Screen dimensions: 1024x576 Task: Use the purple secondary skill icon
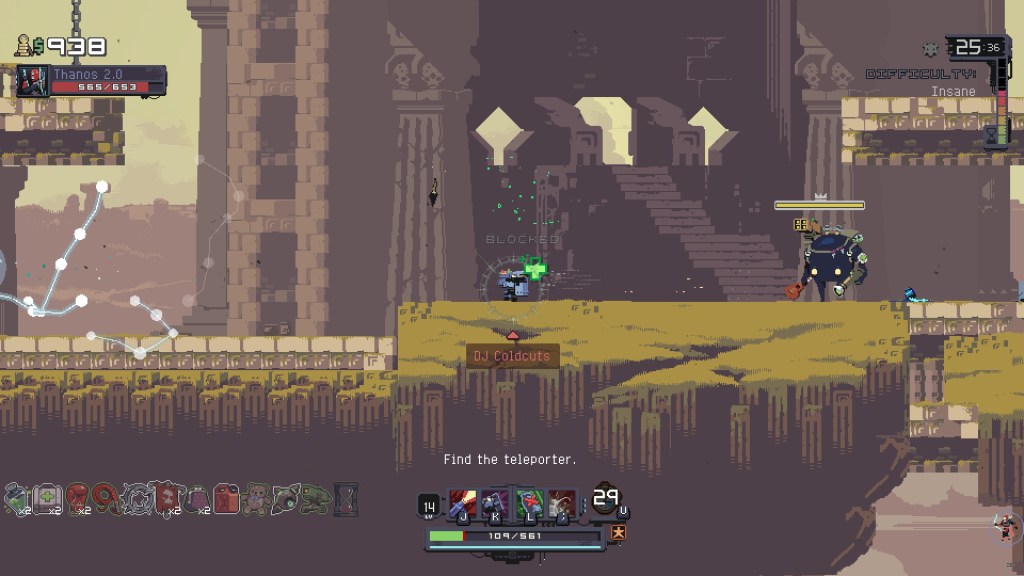(x=495, y=503)
